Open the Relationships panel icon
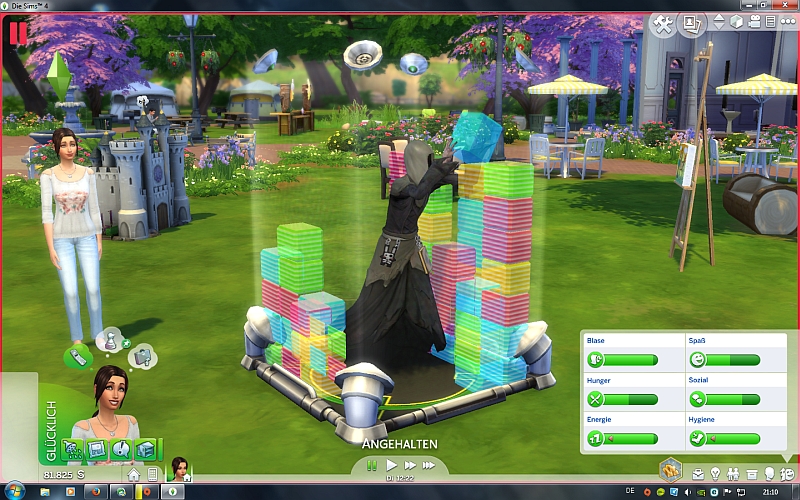800x500 pixels. [733, 472]
